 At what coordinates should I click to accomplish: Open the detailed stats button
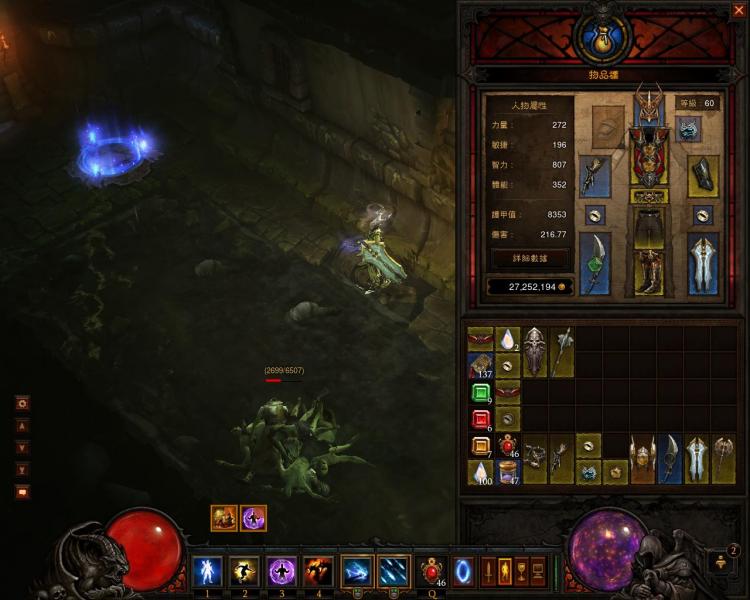click(x=530, y=258)
